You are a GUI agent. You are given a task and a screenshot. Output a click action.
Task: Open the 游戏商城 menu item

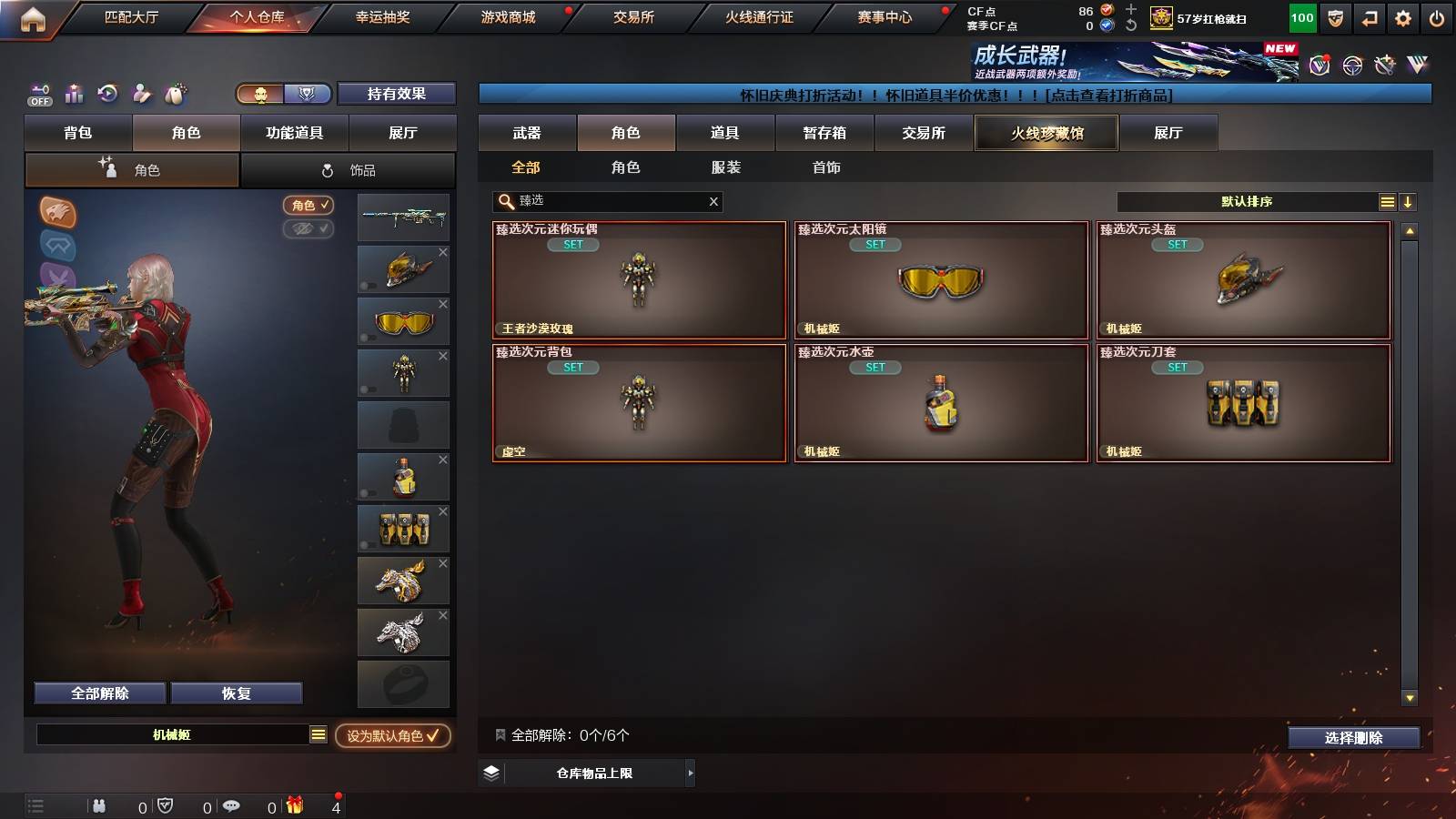tap(505, 16)
